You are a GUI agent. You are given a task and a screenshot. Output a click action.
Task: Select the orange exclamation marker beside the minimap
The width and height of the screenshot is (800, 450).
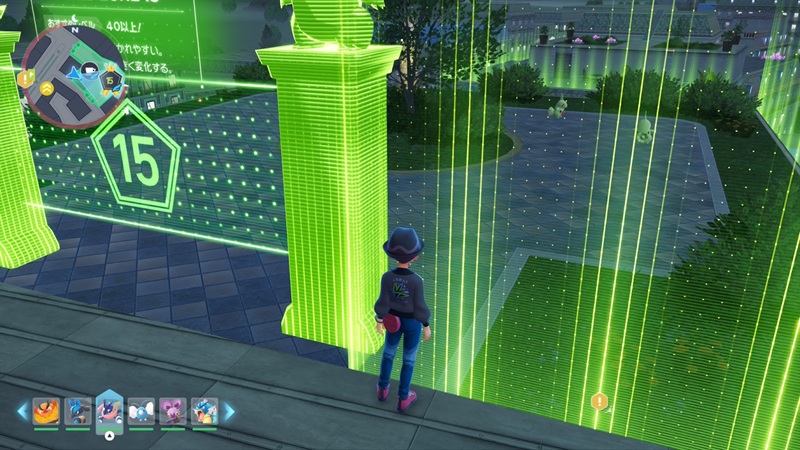tap(23, 77)
